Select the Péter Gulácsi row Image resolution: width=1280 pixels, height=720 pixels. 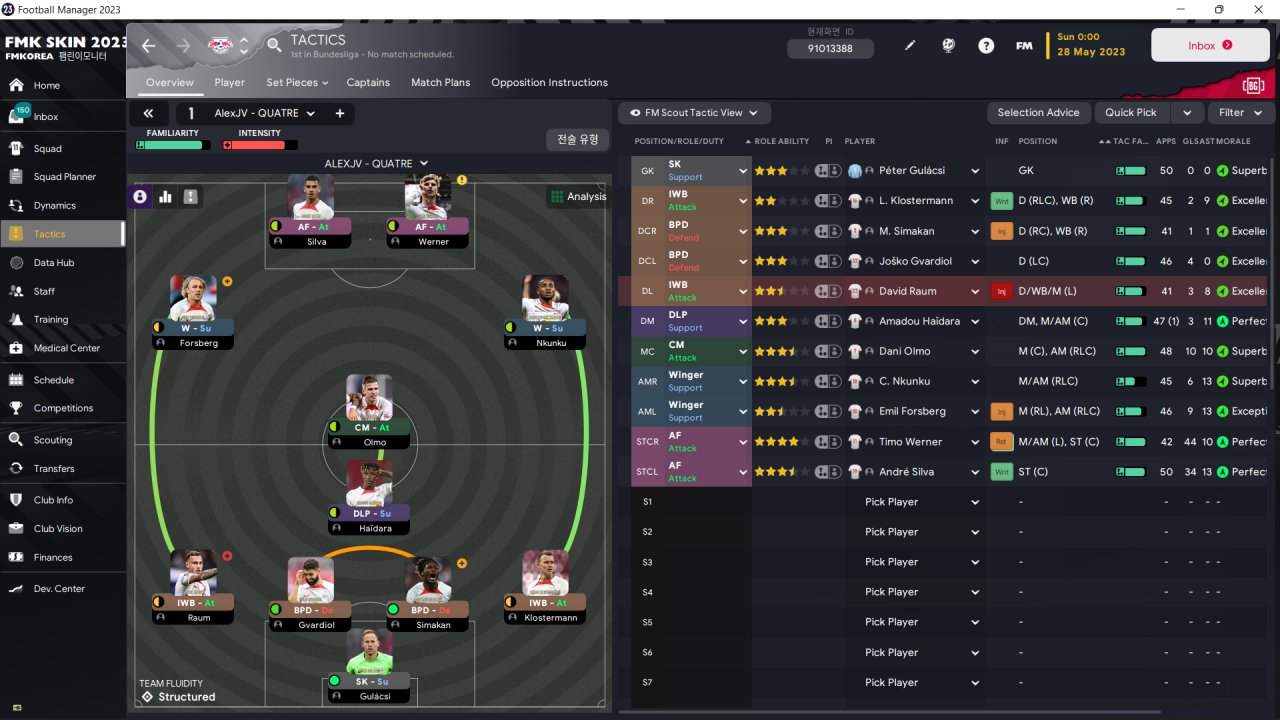(x=912, y=171)
